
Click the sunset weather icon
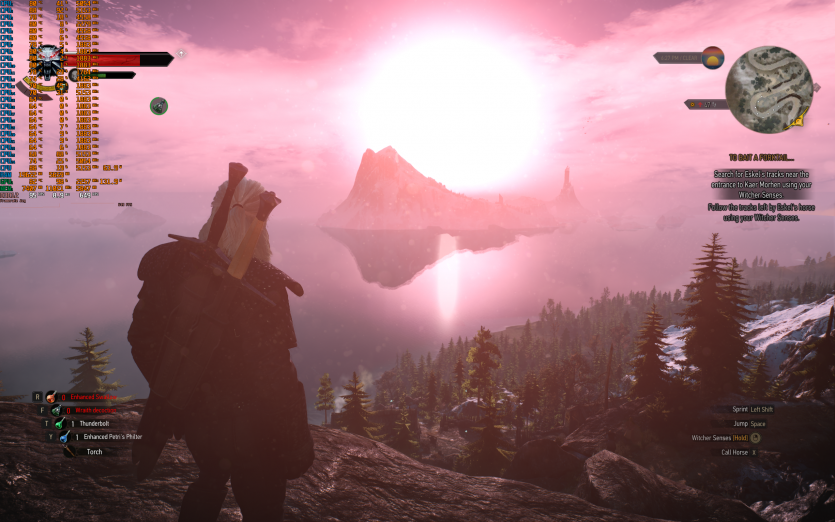click(x=713, y=57)
